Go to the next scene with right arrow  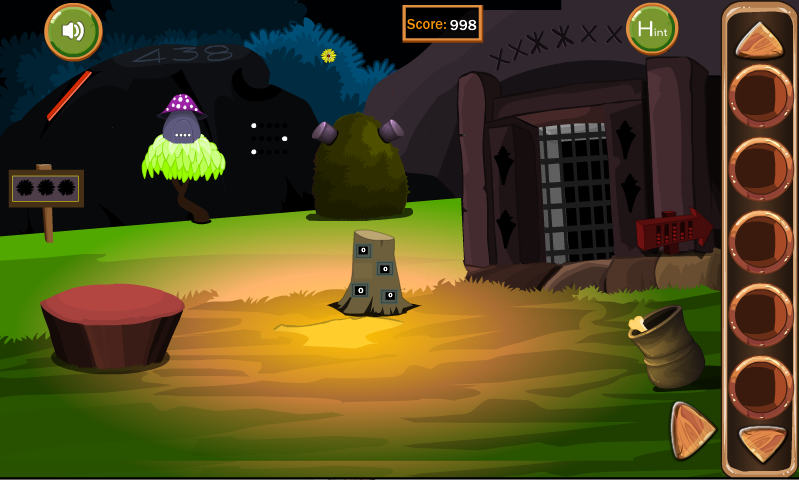(x=690, y=430)
